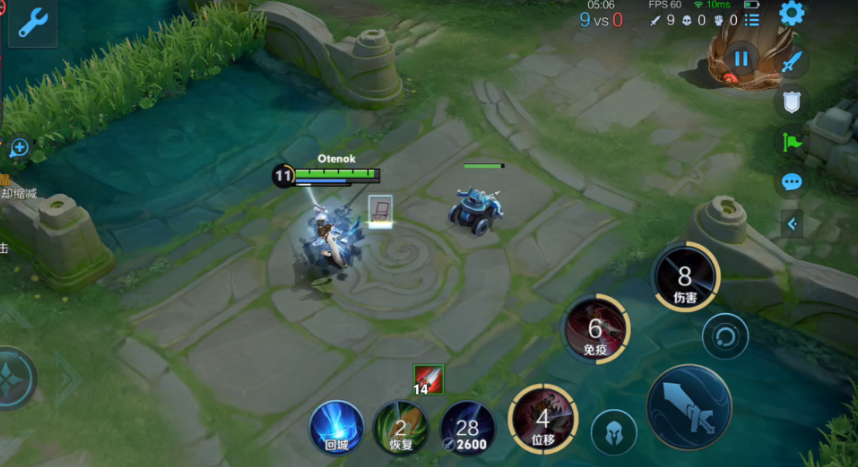858x467 pixels.
Task: Pause the match with the pause button
Action: tap(741, 58)
